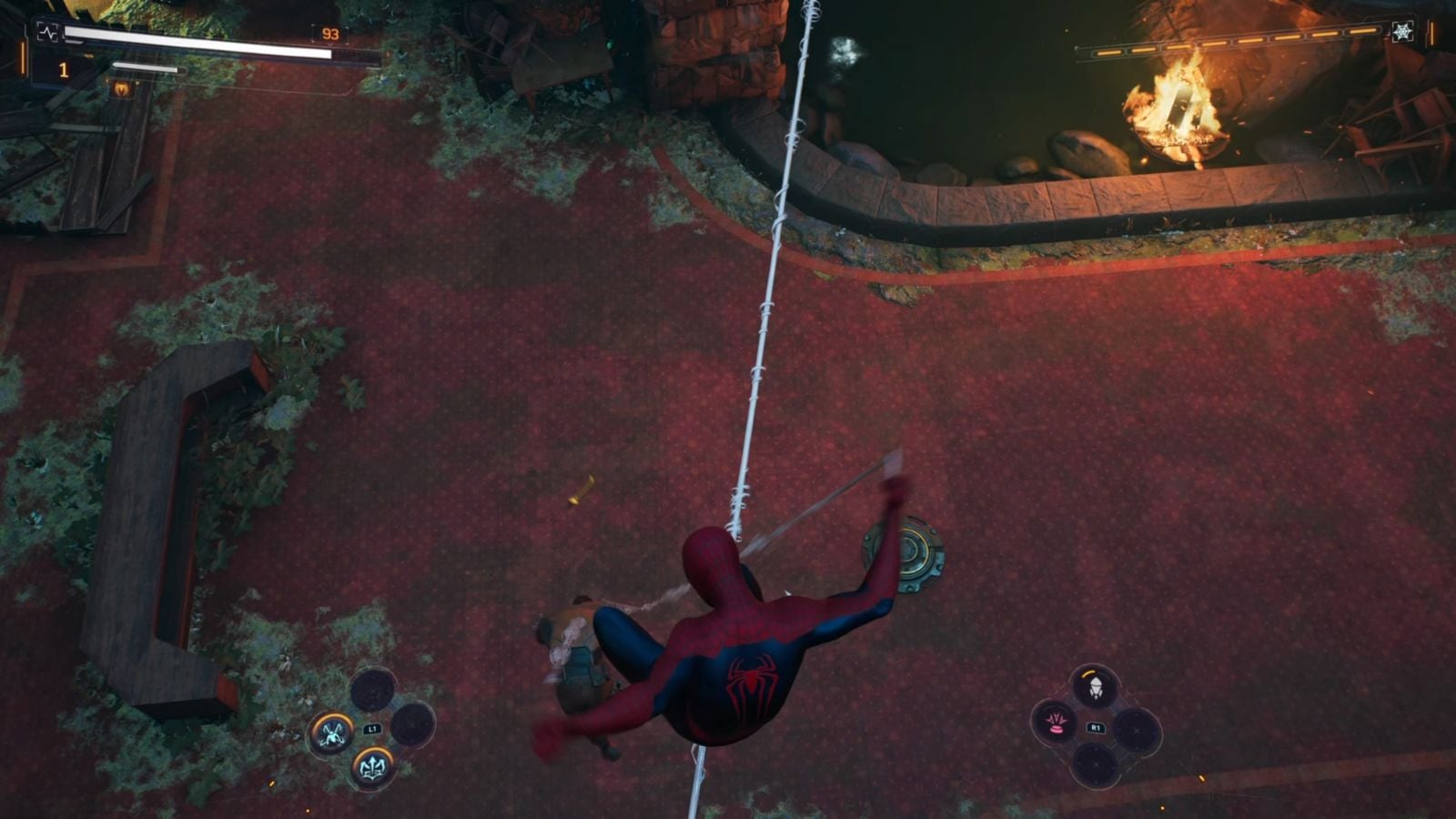Select the web grabber gadget on the L1 wheel

tap(331, 733)
